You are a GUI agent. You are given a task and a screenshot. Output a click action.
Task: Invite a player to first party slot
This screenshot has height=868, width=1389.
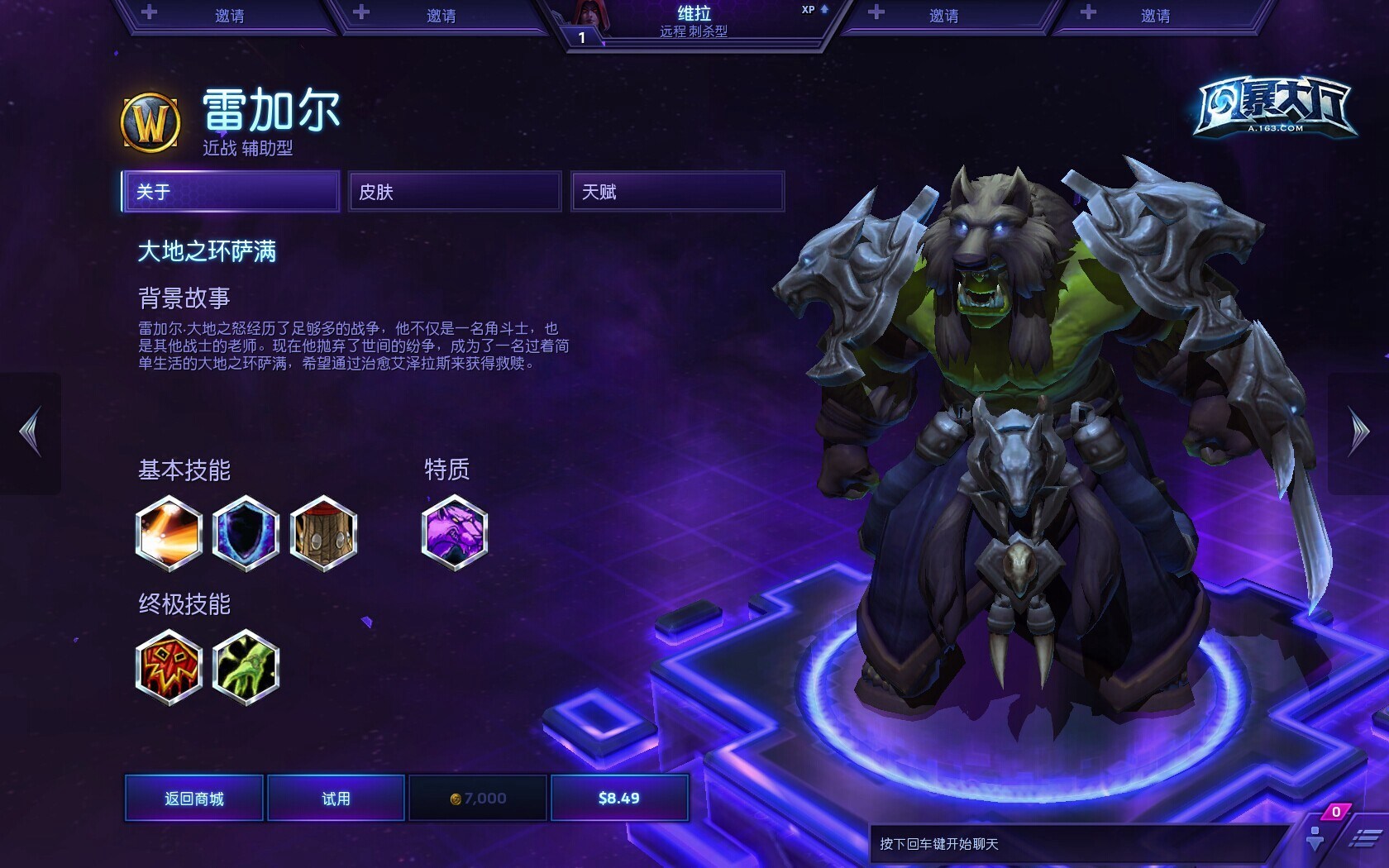(x=229, y=16)
